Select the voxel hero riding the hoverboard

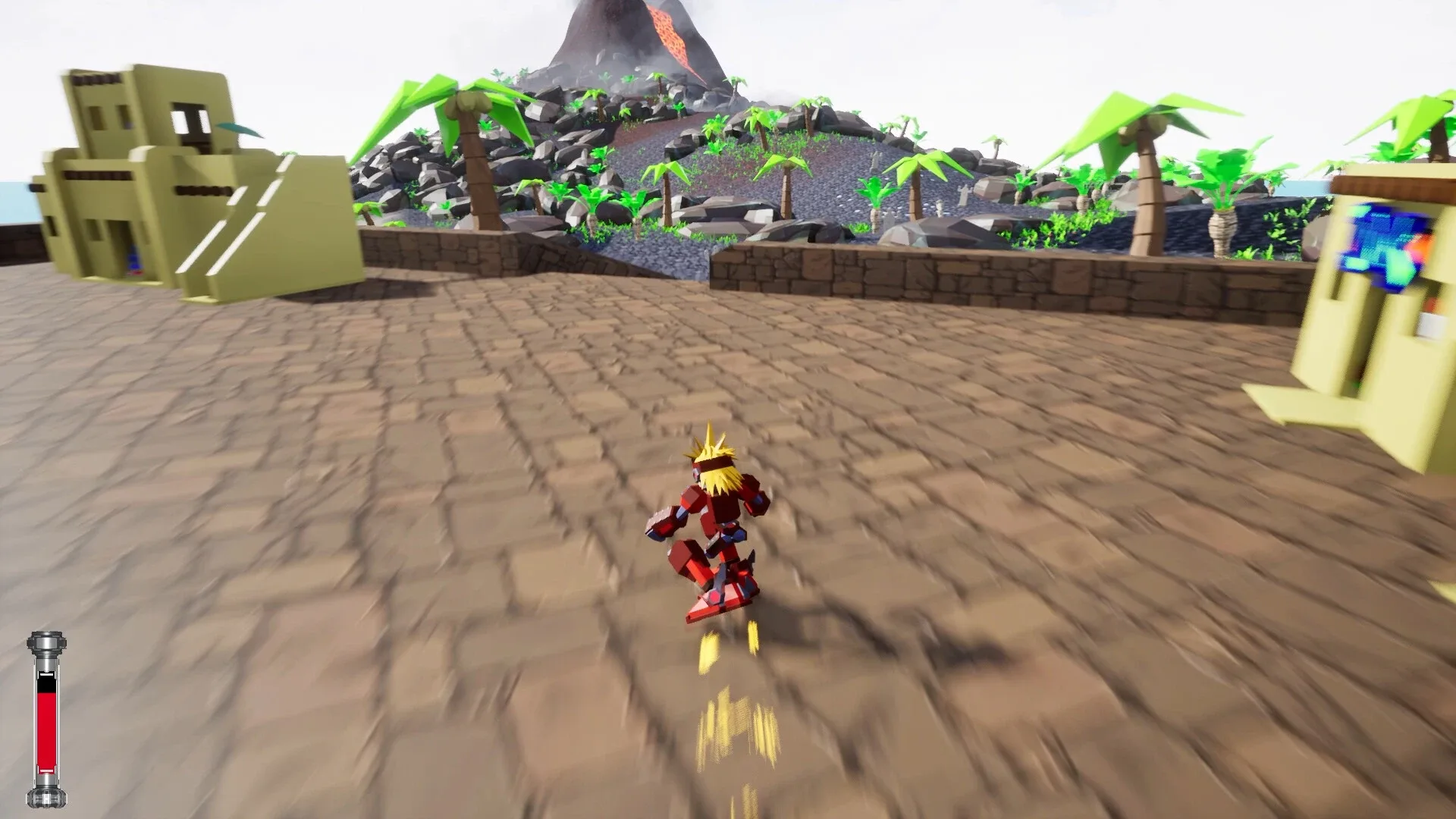pos(713,523)
